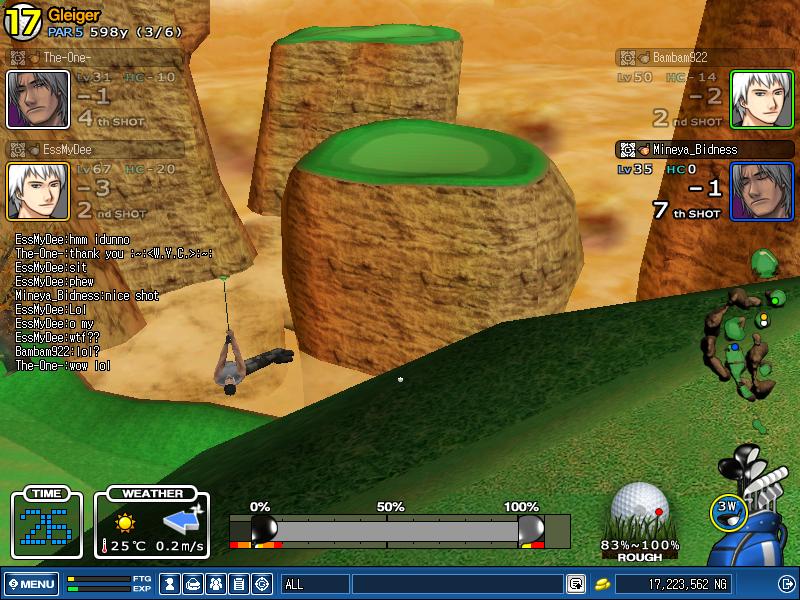
Task: Open the group of players icon
Action: pos(217,584)
